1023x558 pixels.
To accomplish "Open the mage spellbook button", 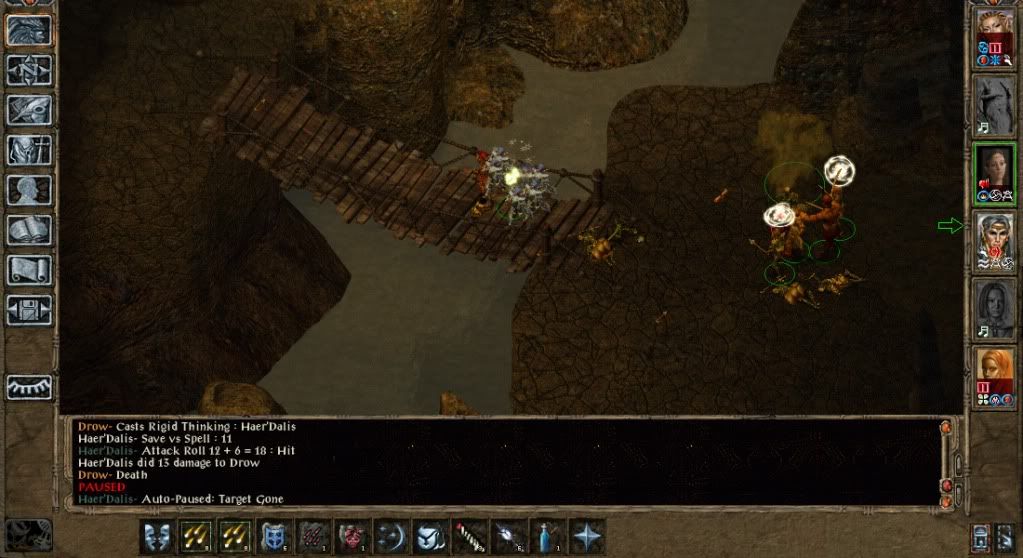I will tap(29, 229).
